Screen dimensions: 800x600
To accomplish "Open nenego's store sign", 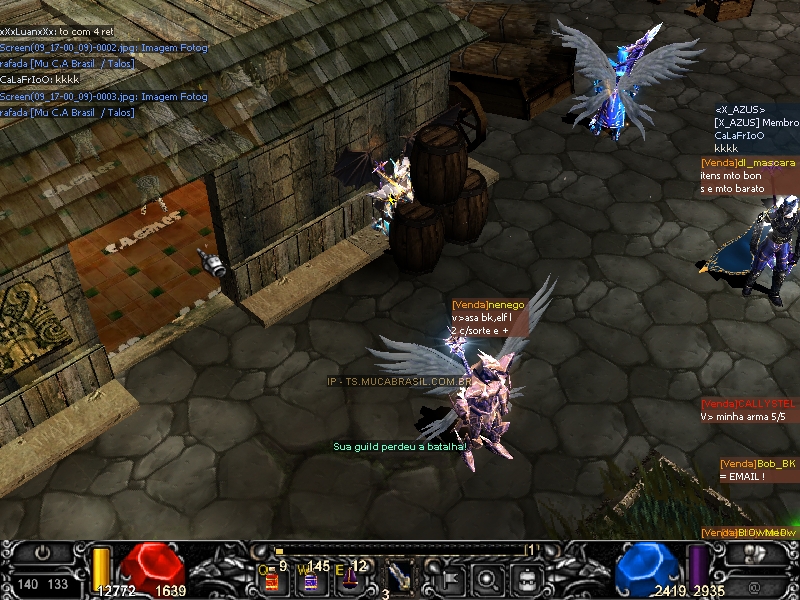I will coord(488,304).
